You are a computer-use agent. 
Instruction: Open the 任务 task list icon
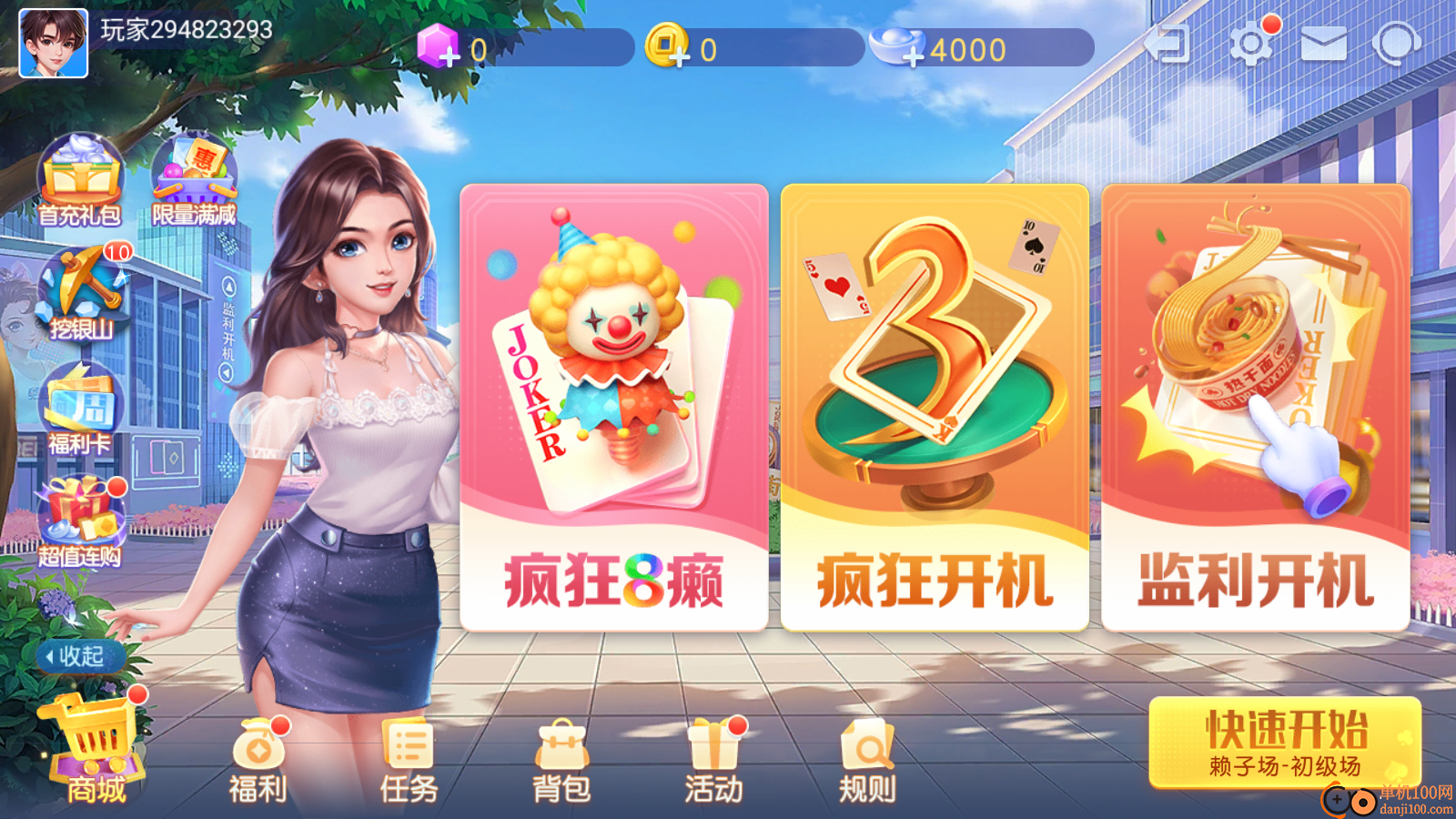coord(410,748)
